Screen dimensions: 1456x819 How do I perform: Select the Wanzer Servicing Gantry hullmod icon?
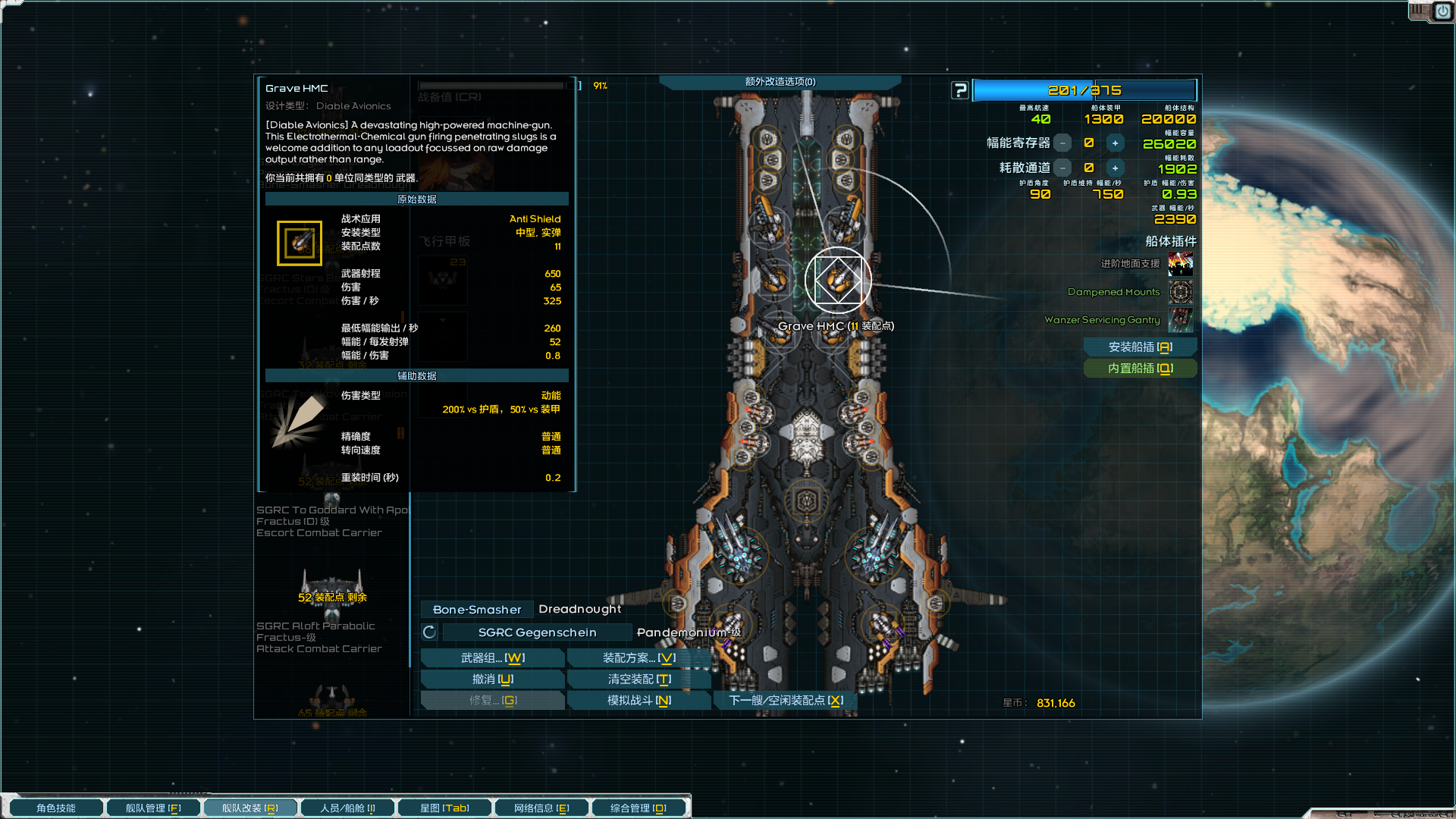(1180, 320)
